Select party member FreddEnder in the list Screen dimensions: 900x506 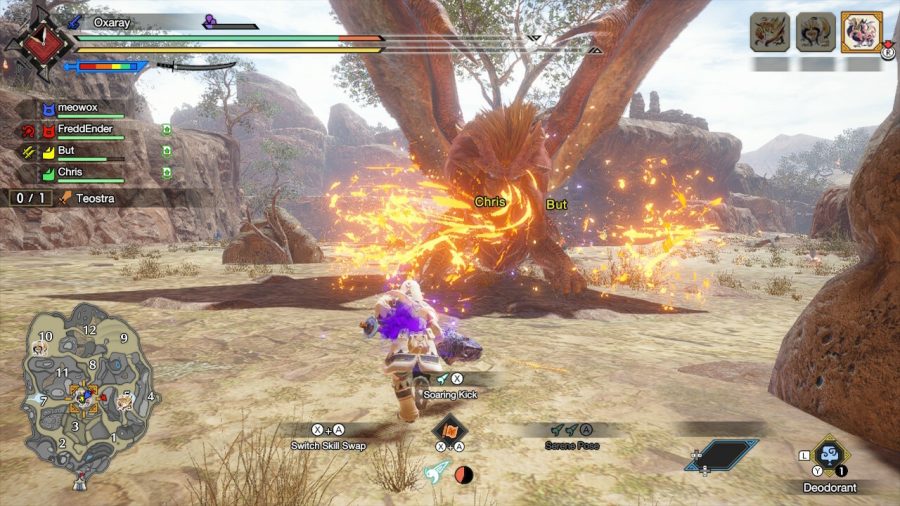pyautogui.click(x=83, y=129)
